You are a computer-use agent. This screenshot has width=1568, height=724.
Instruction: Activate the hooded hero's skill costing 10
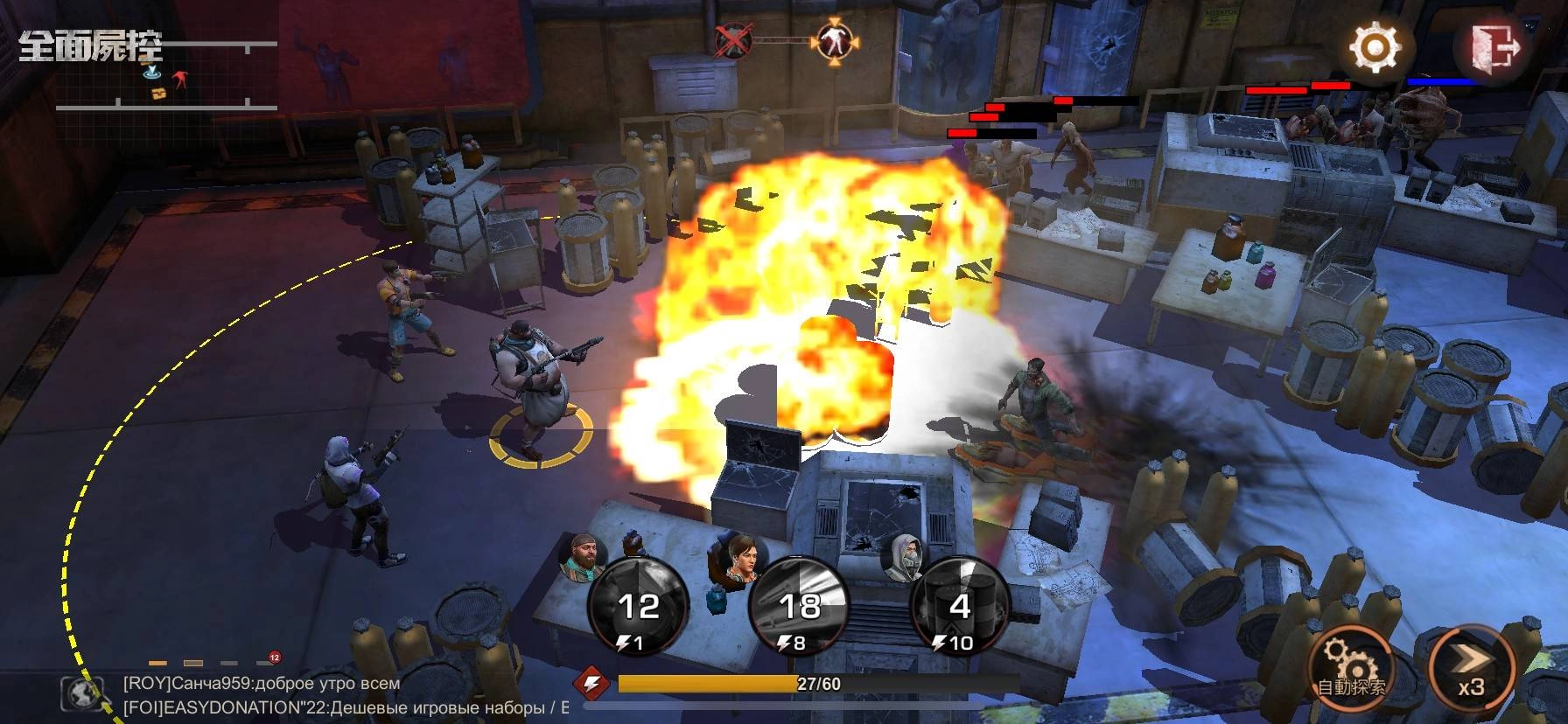(960, 608)
